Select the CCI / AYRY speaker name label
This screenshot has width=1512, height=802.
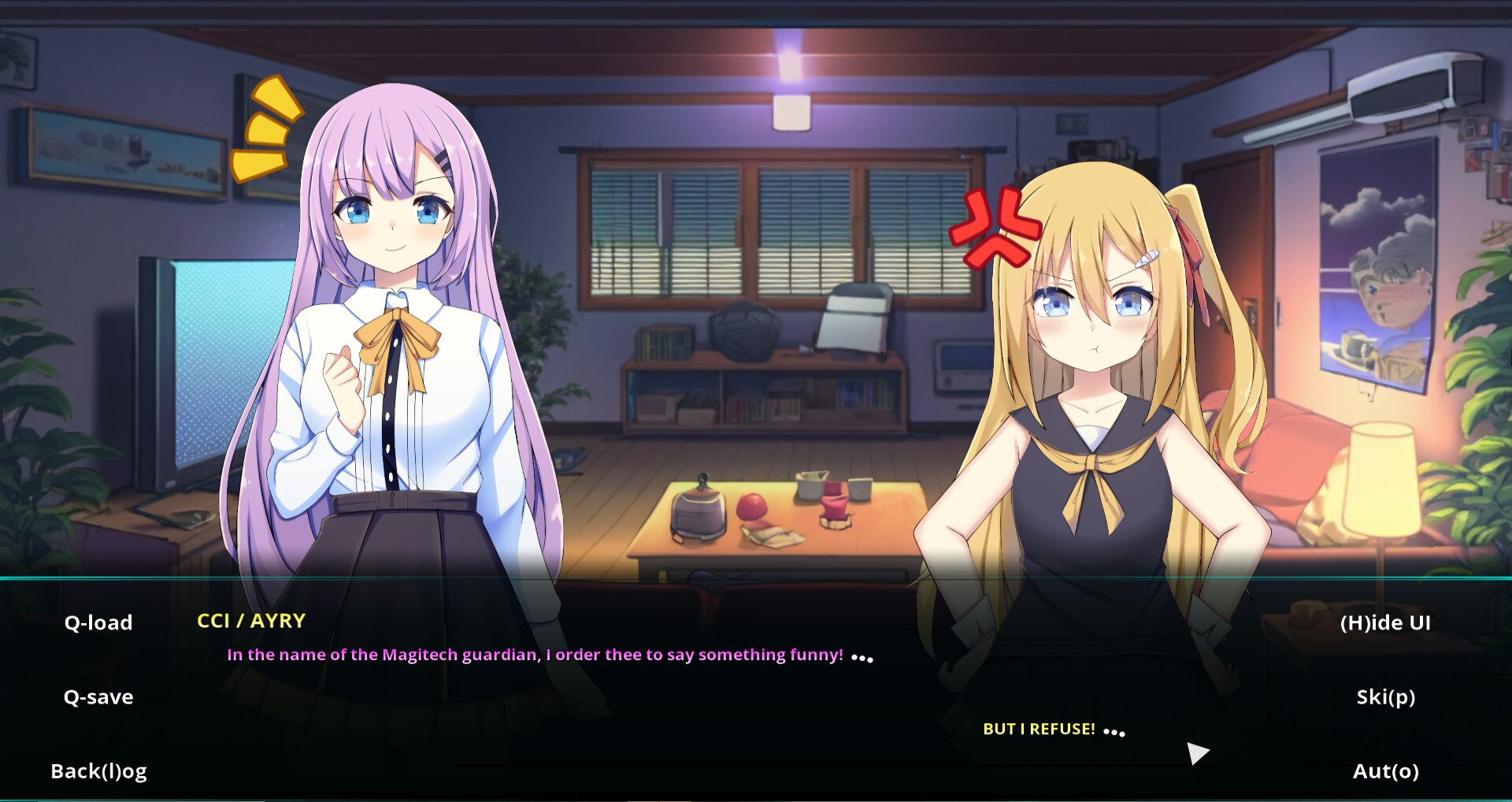251,622
